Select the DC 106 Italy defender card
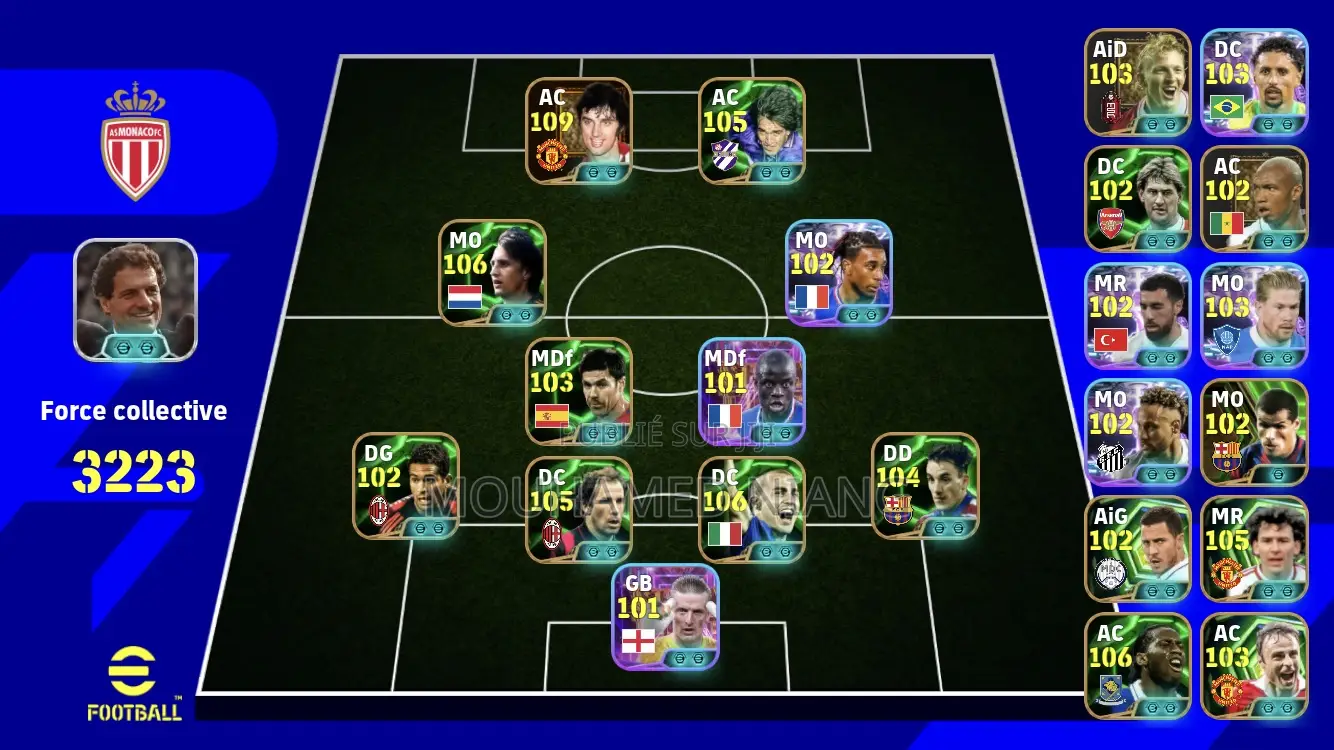 [x=752, y=509]
